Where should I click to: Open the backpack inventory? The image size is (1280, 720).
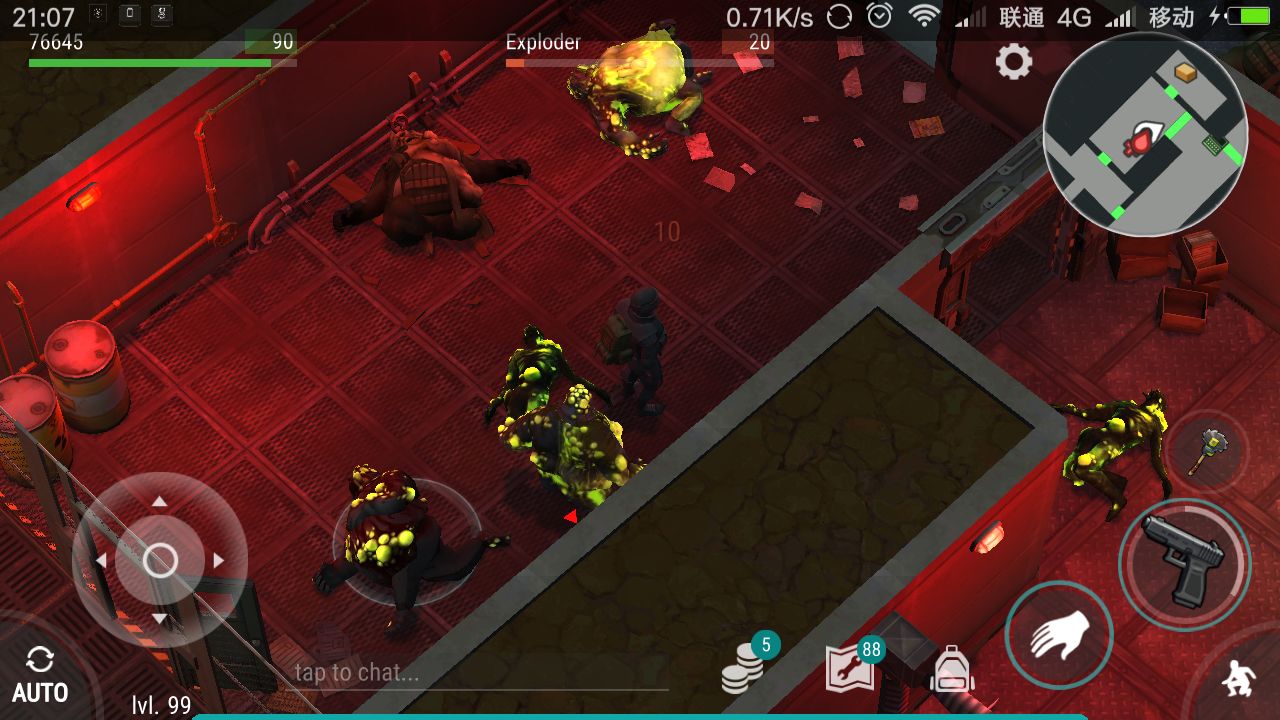[x=952, y=668]
